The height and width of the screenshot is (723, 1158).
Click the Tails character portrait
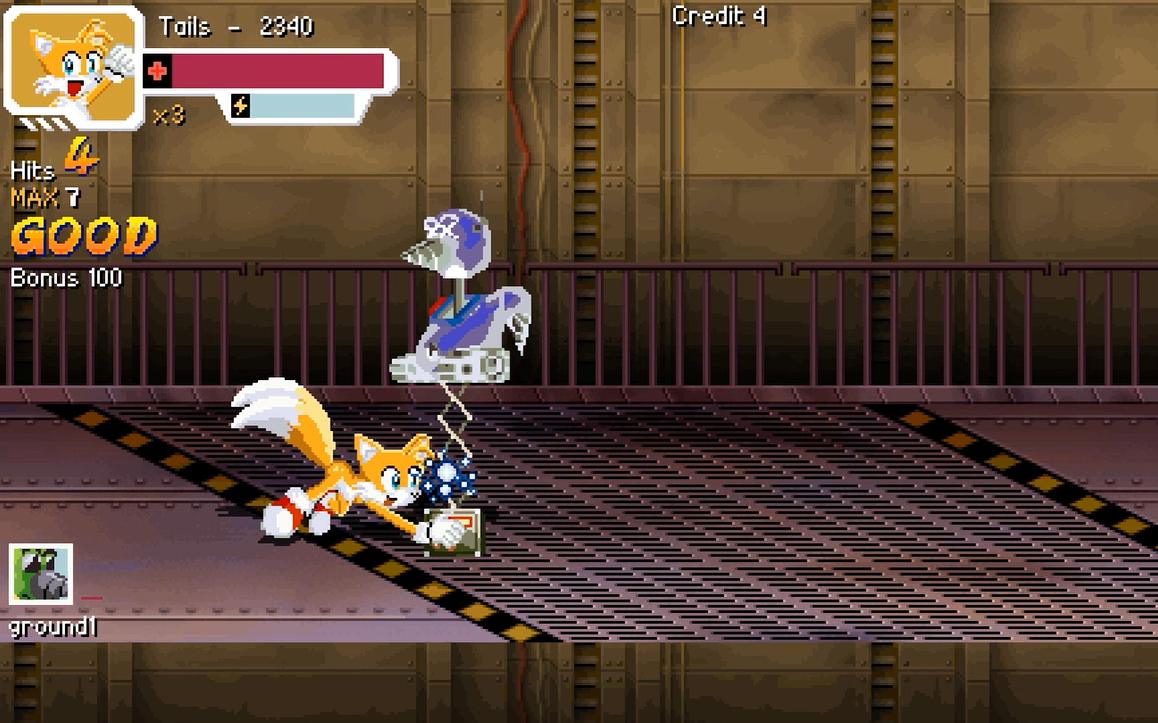74,63
